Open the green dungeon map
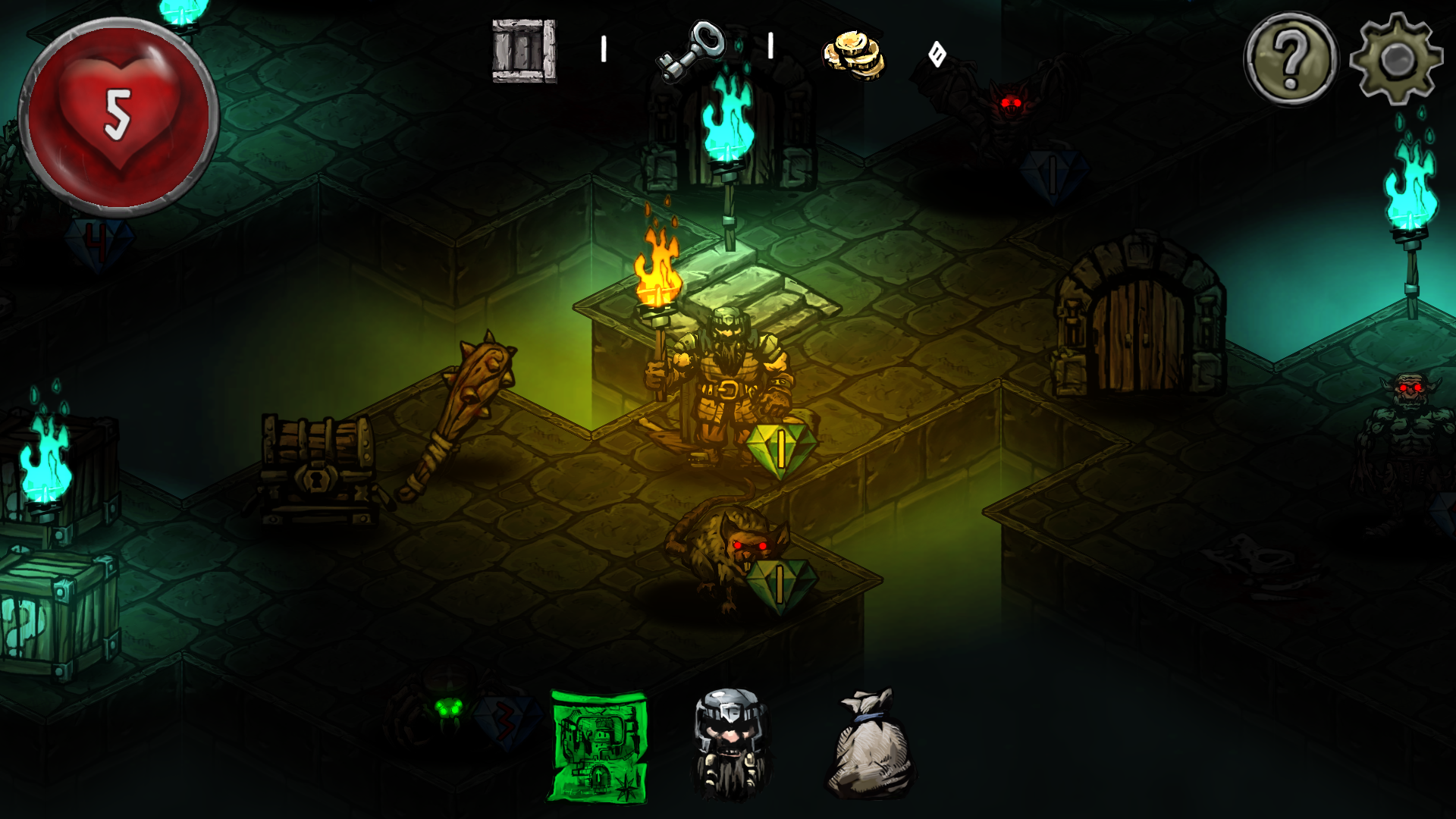 pyautogui.click(x=598, y=746)
